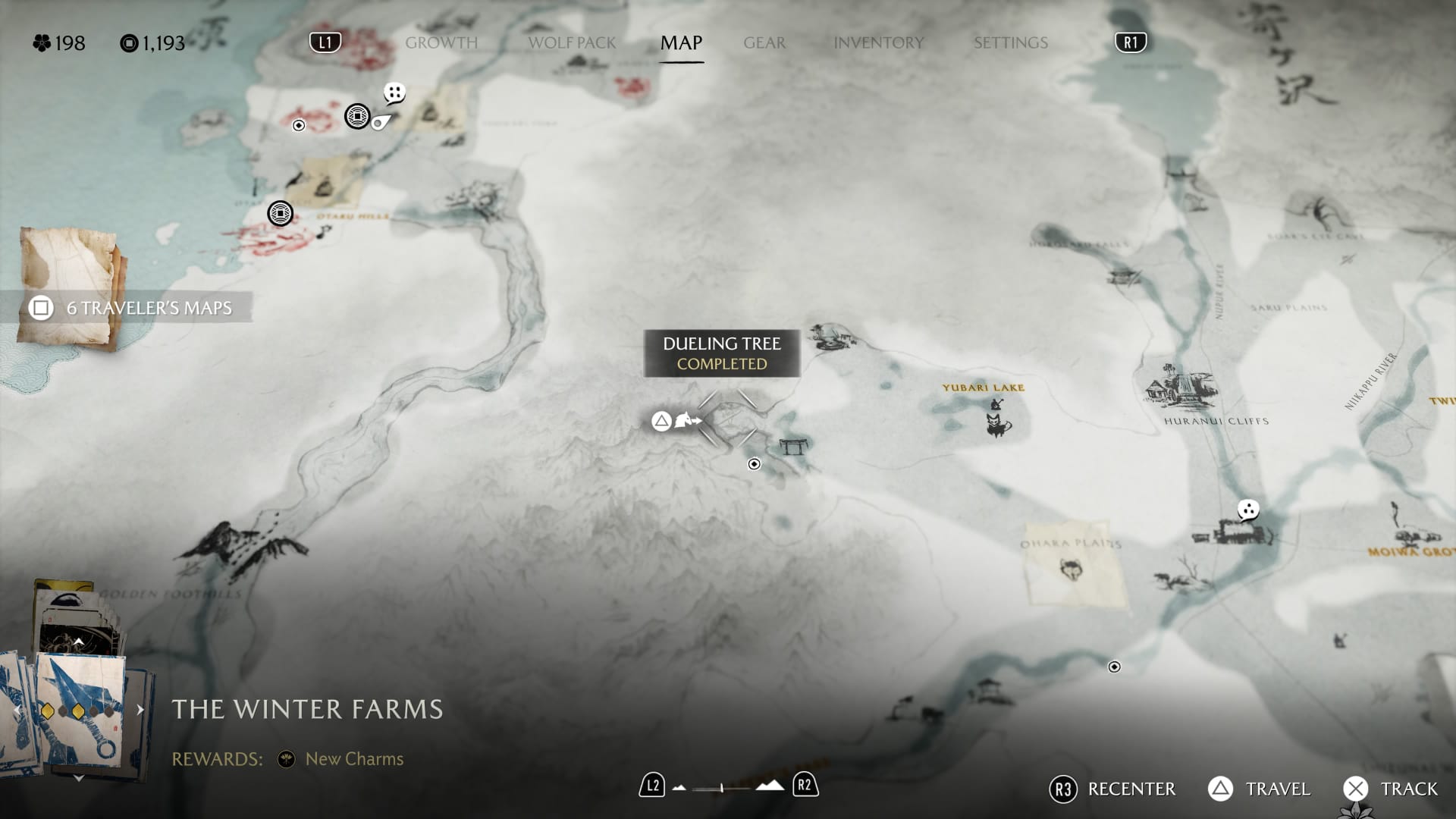1456x819 pixels.
Task: Open the Wolf Pack tab
Action: point(572,43)
